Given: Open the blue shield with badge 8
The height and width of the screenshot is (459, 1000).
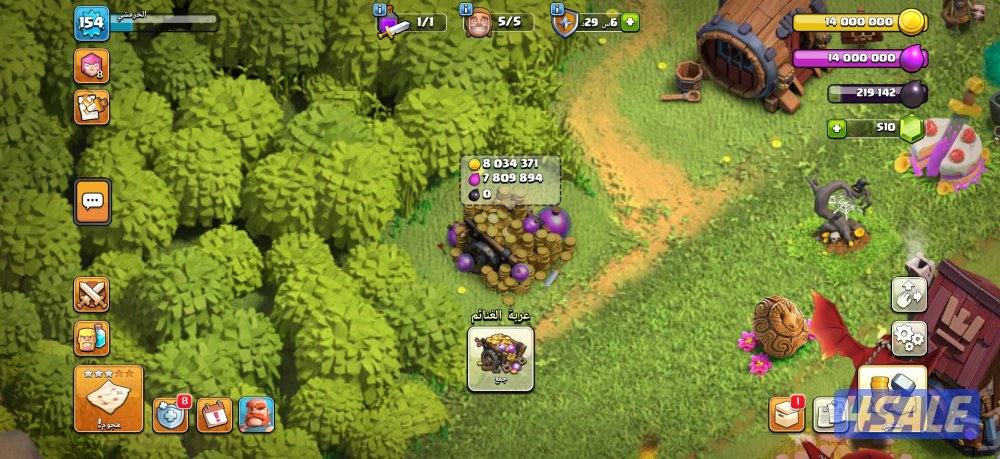Looking at the screenshot, I should pyautogui.click(x=170, y=414).
